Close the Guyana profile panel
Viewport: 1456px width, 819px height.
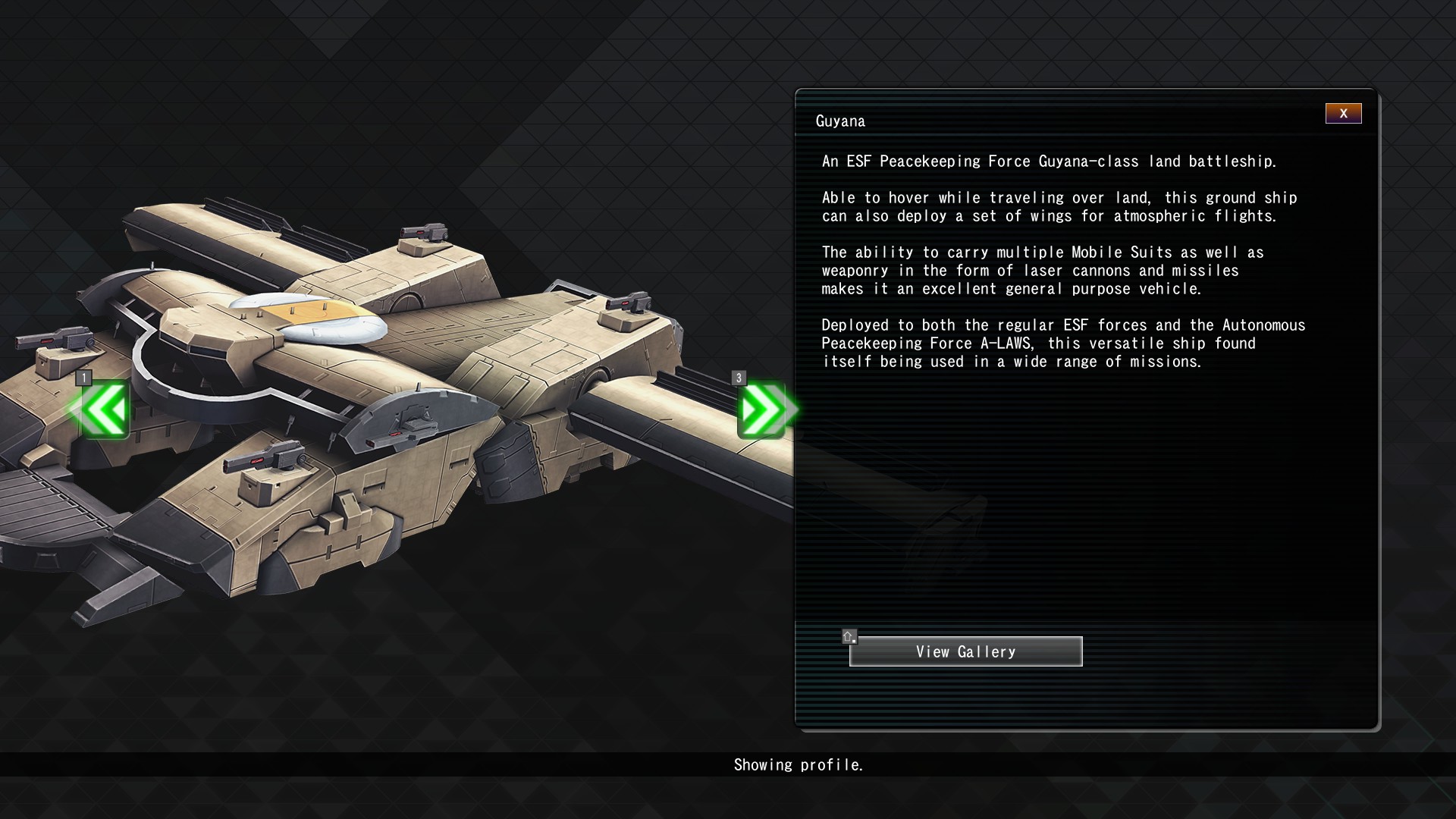pos(1343,114)
